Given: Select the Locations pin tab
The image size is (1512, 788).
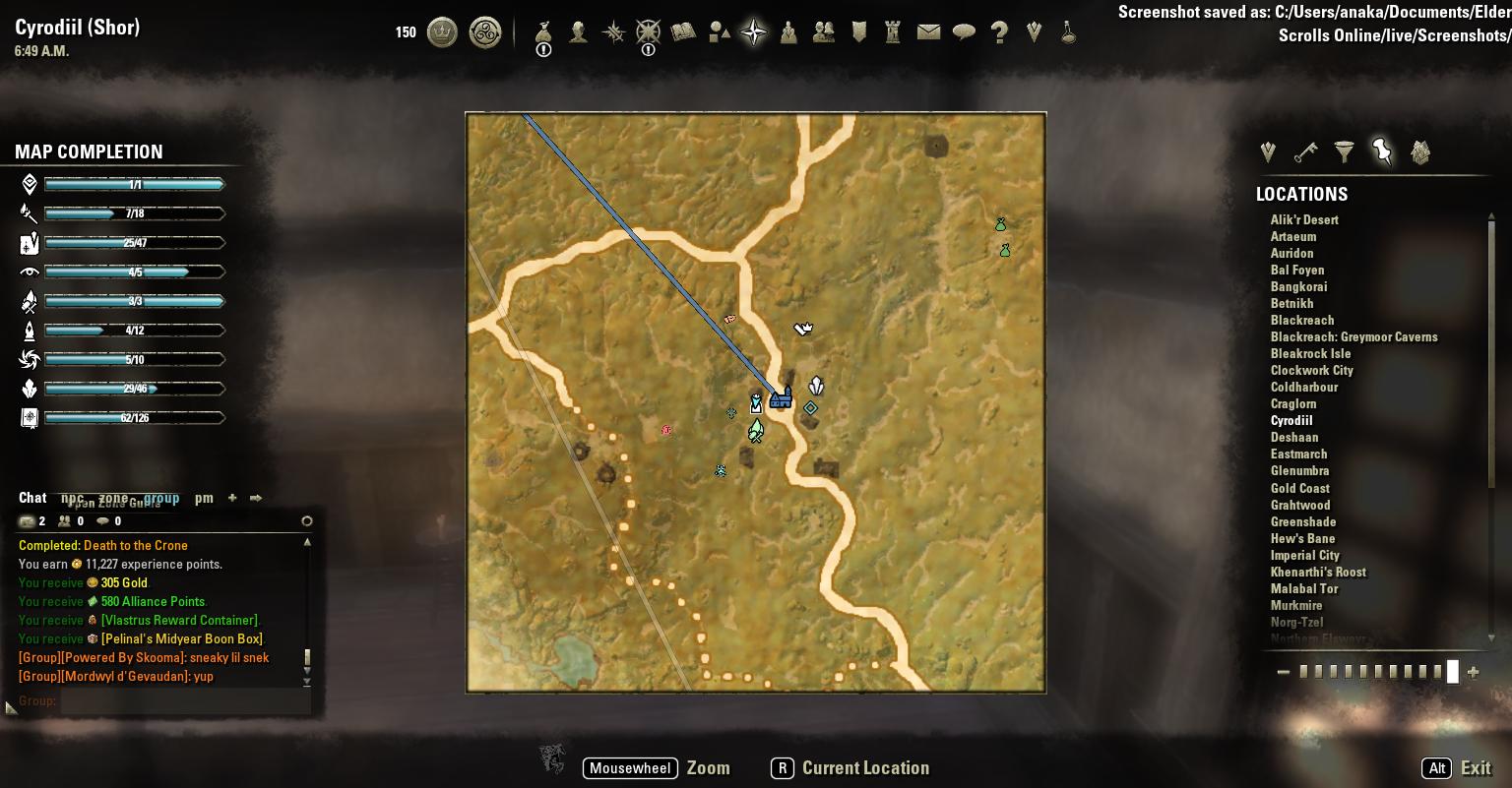Looking at the screenshot, I should click(1381, 152).
